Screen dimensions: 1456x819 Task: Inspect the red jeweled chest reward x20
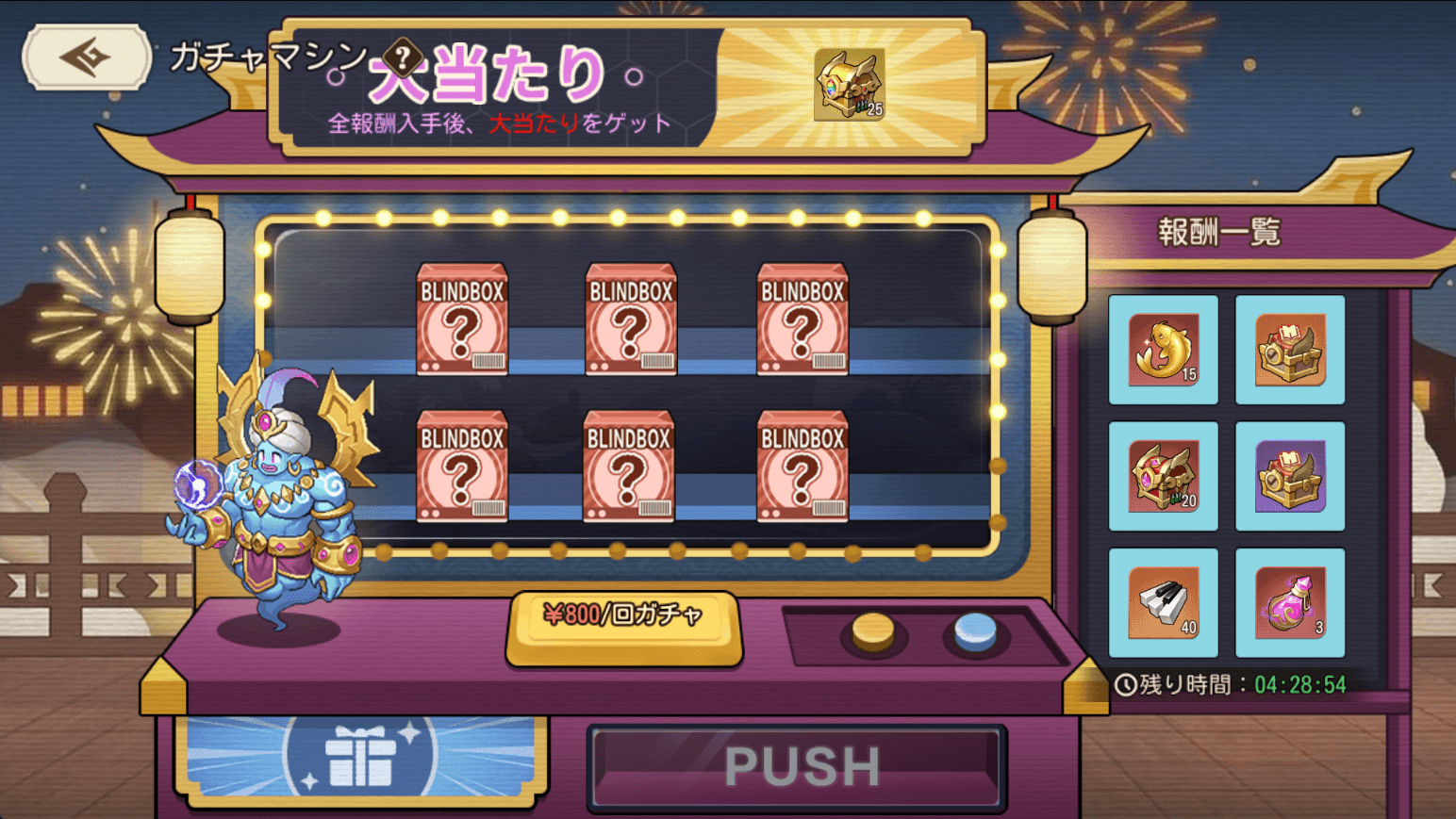click(1164, 476)
